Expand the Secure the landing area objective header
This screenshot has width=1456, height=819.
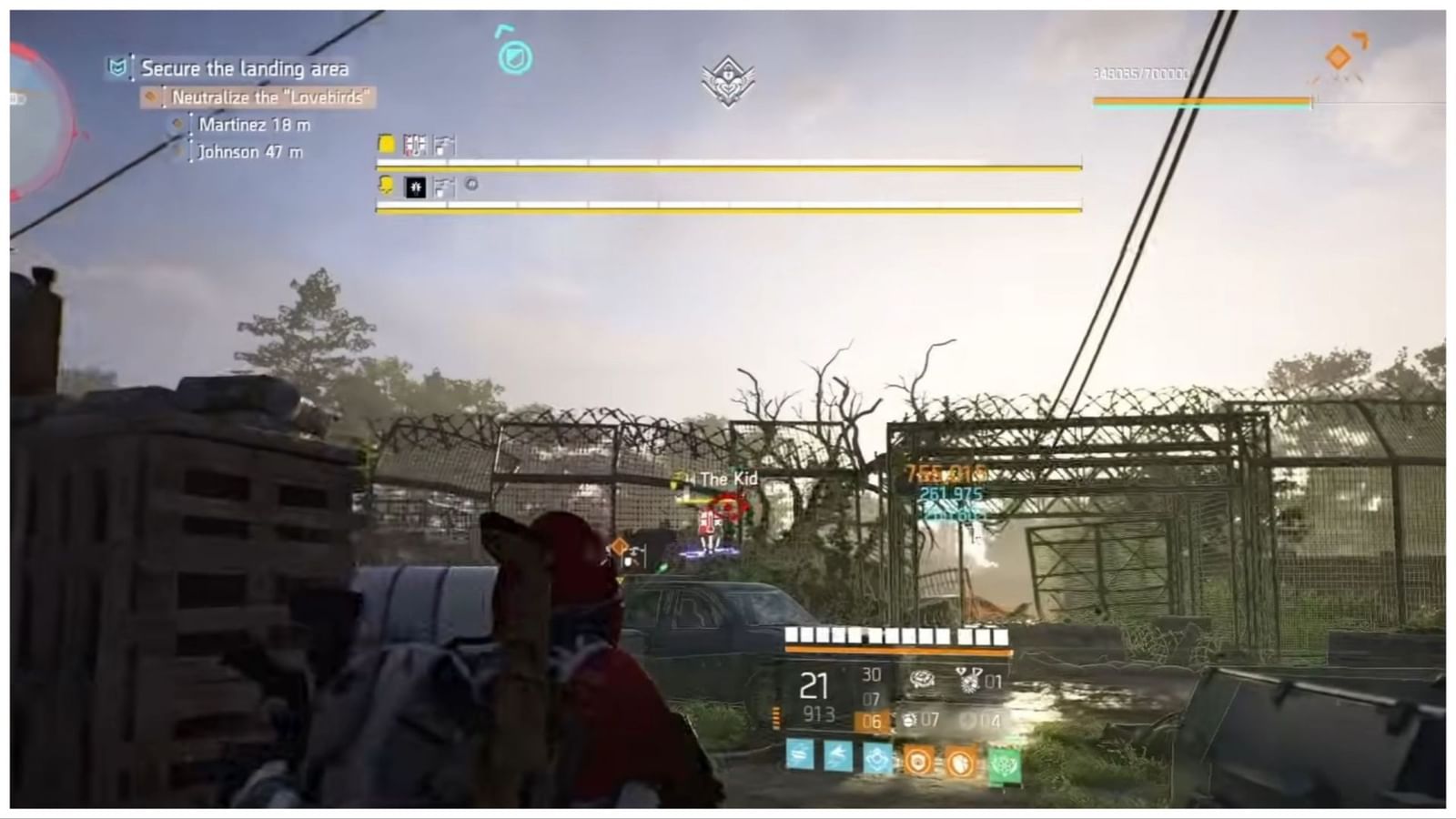coord(244,68)
